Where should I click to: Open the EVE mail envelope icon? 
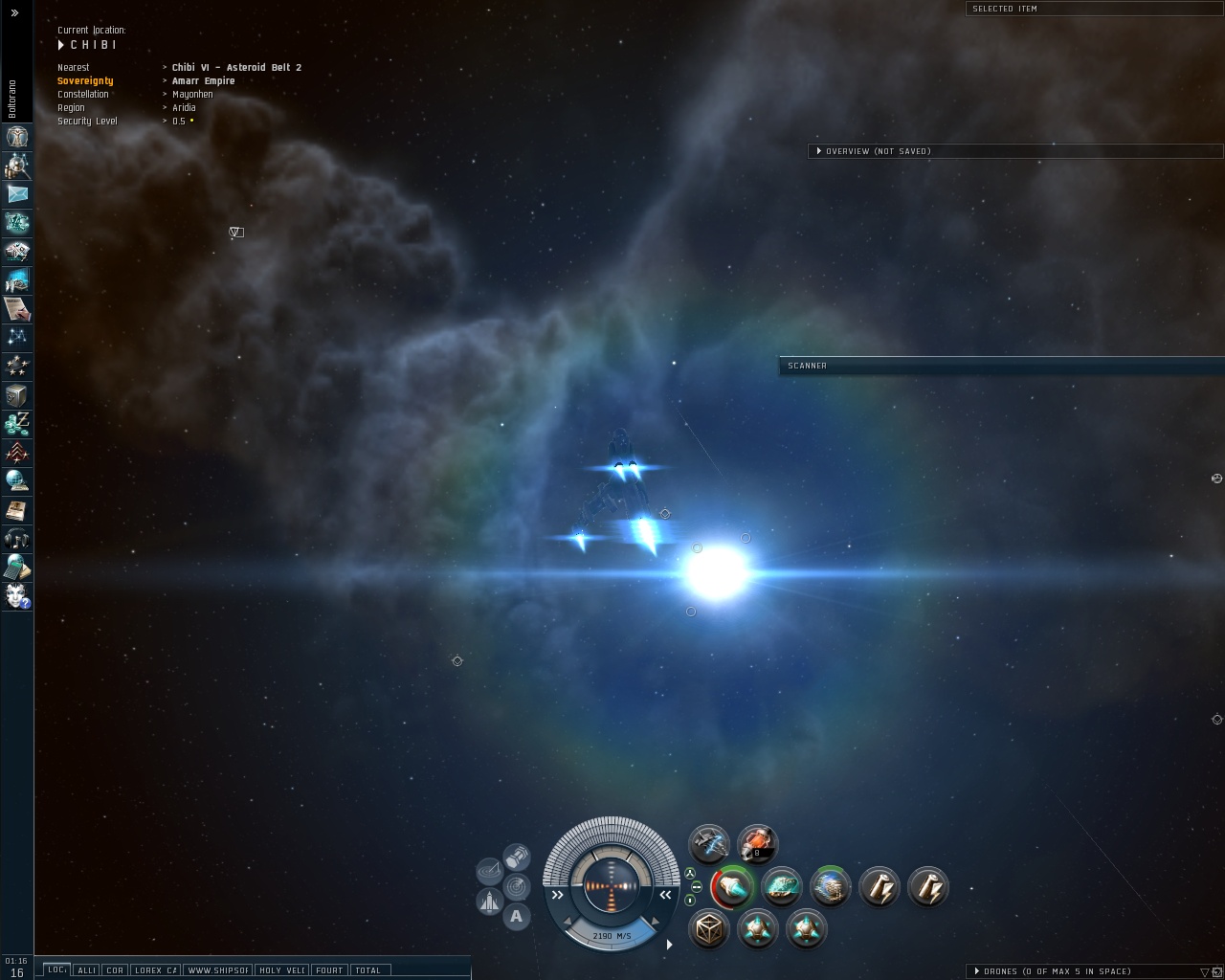coord(16,194)
